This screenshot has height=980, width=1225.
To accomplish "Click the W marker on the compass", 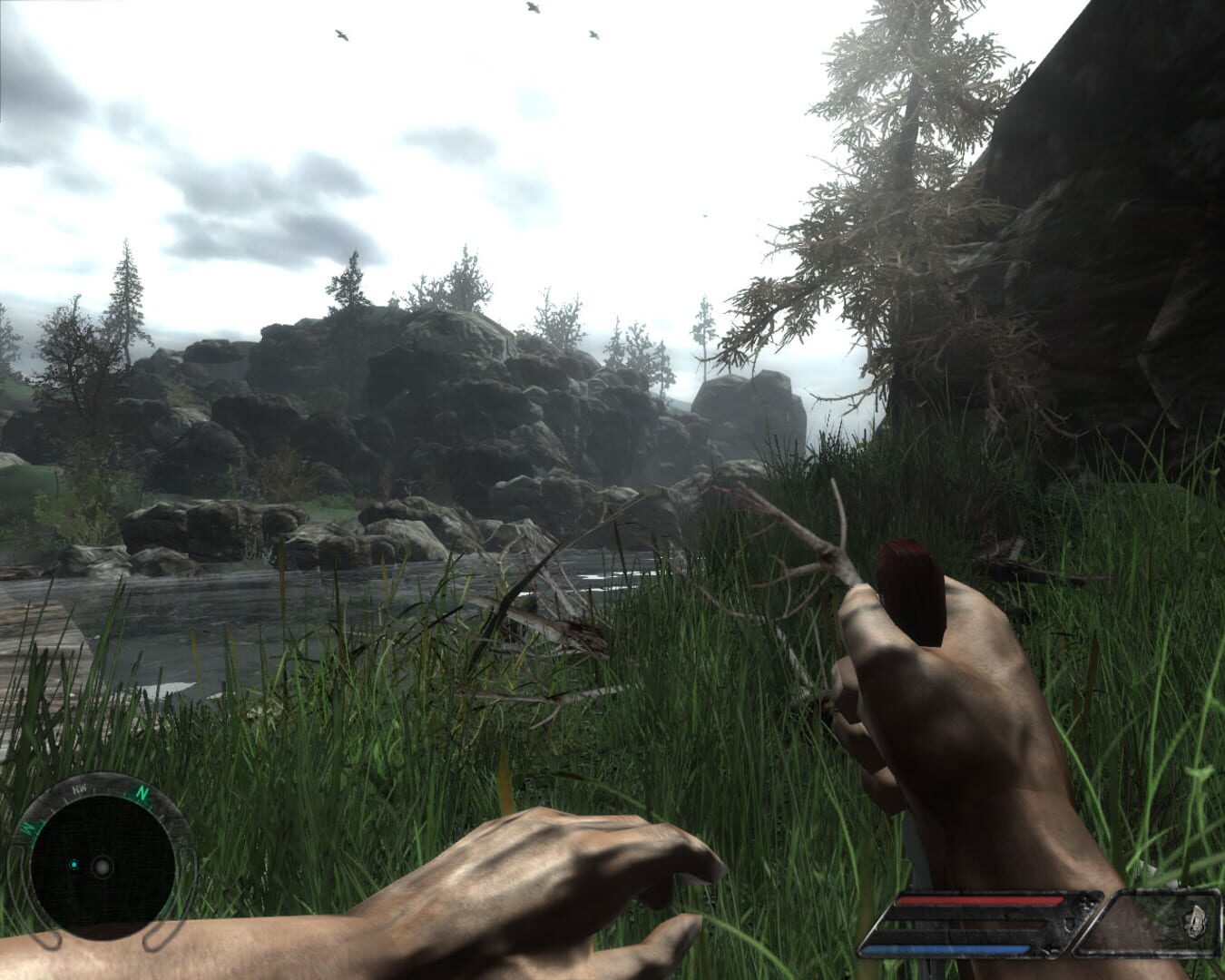I will 29,829.
